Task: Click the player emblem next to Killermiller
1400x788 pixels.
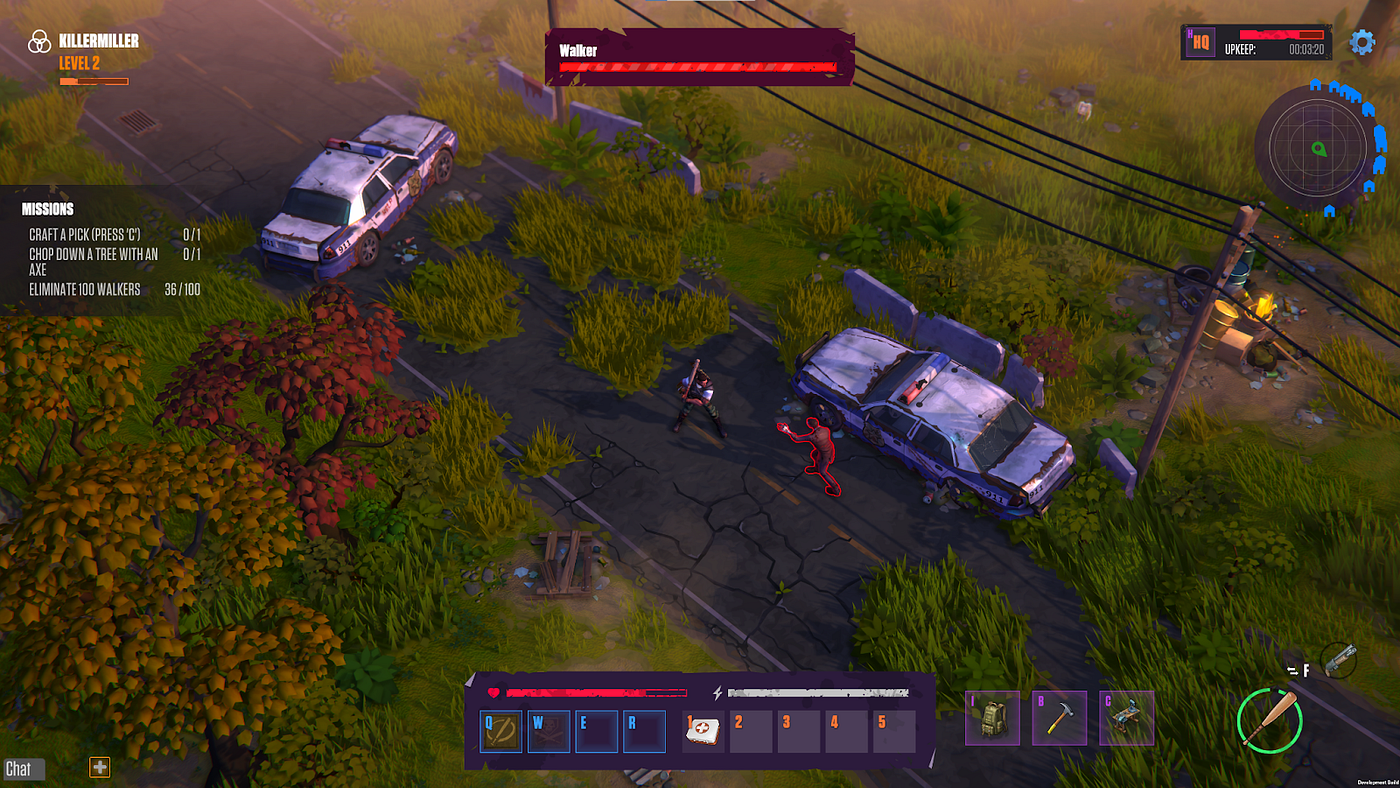Action: click(x=39, y=41)
